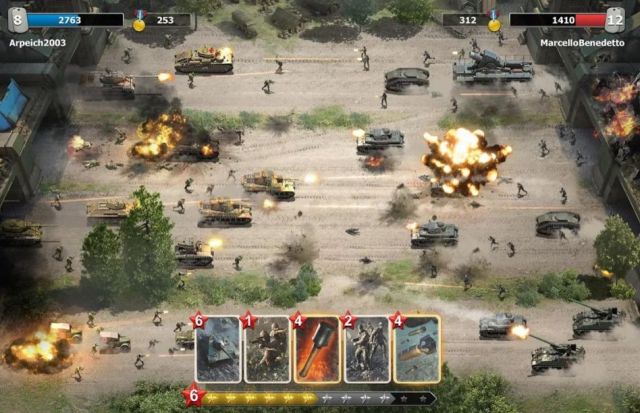Select the ammunition supply card
The height and width of the screenshot is (413, 640).
click(x=417, y=350)
